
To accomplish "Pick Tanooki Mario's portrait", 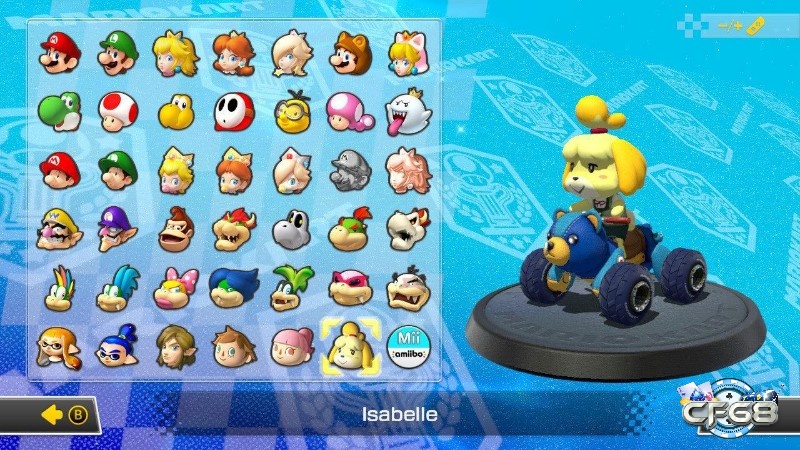I will point(348,52).
